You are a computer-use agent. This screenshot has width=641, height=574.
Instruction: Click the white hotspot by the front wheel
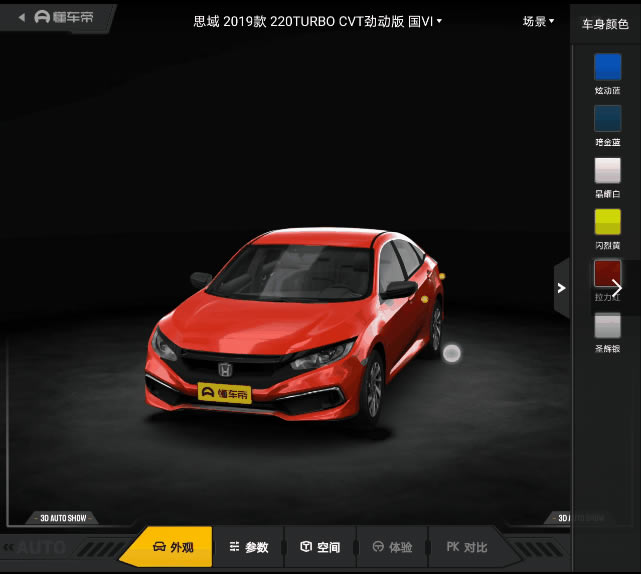click(452, 353)
